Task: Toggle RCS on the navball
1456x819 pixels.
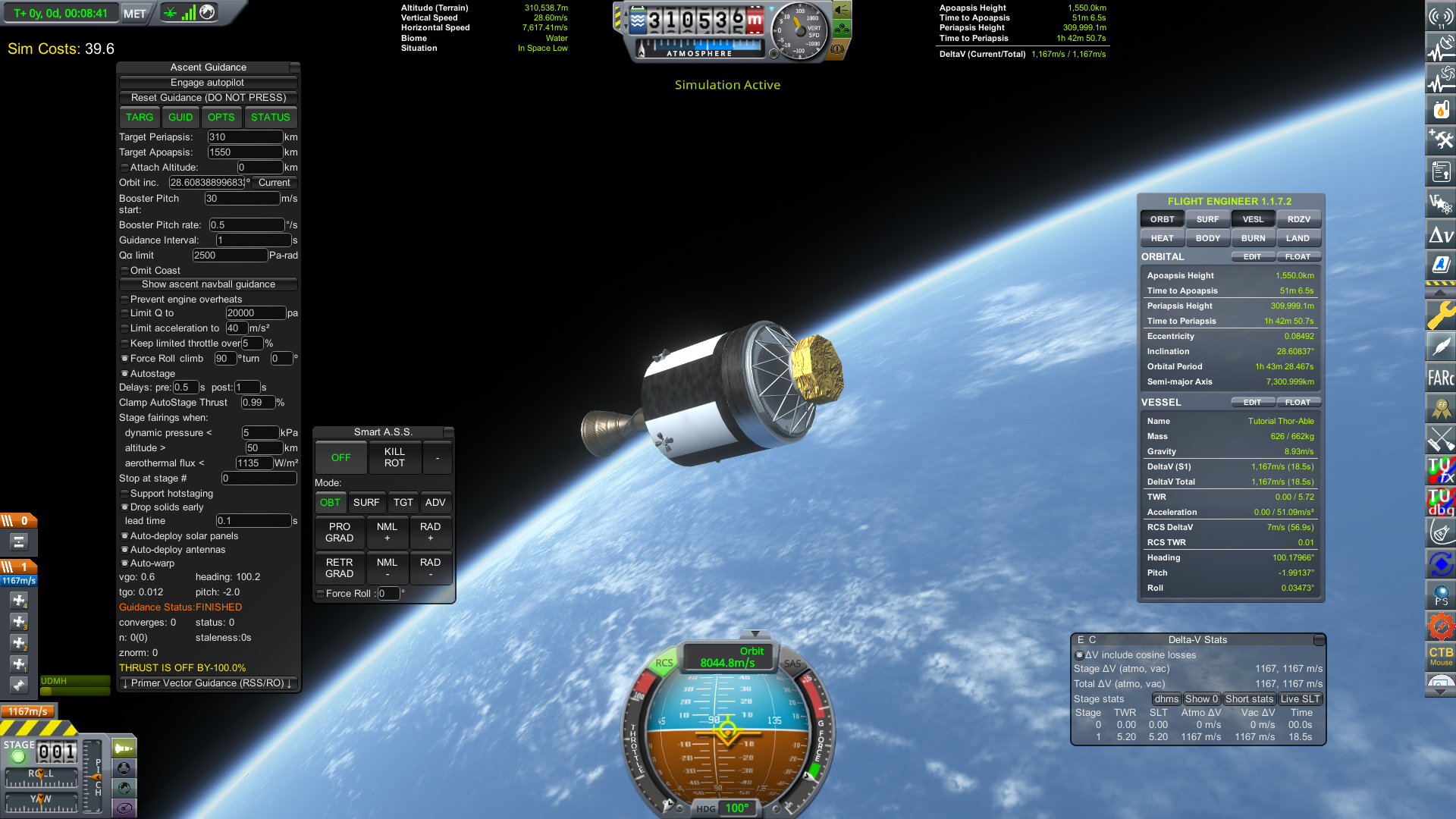Action: click(664, 663)
